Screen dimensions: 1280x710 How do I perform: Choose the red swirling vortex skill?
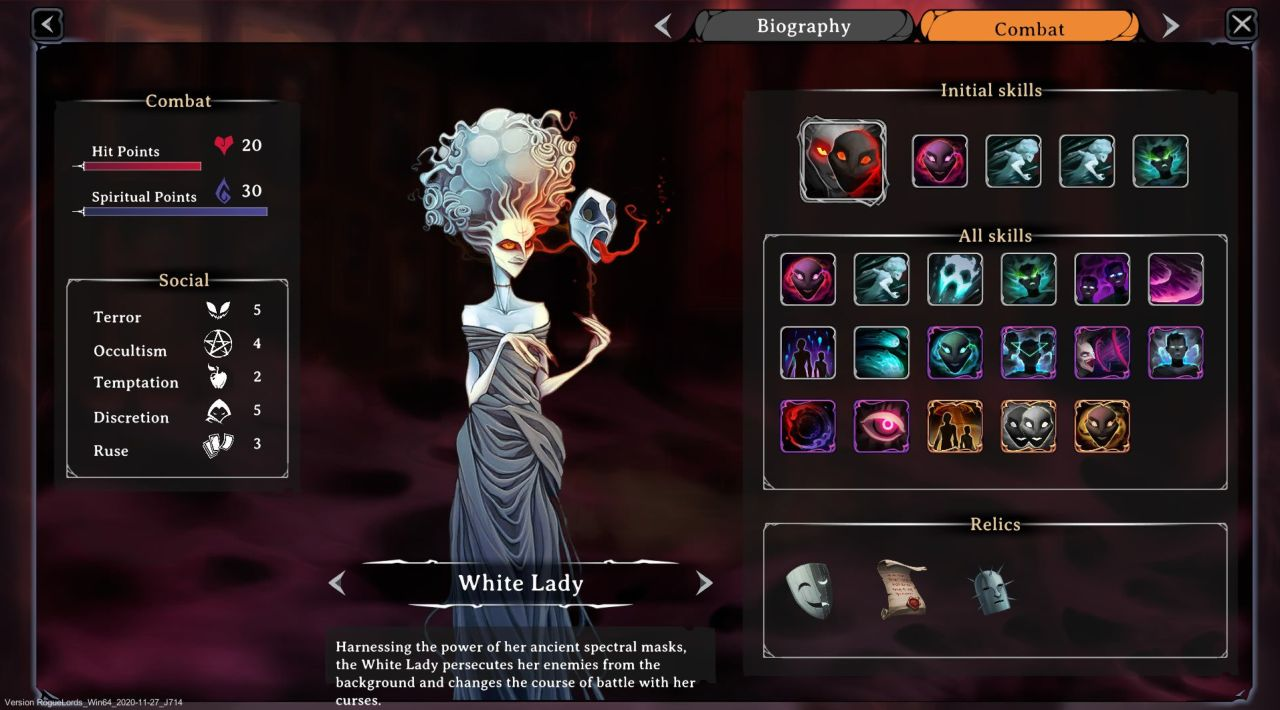(x=808, y=426)
